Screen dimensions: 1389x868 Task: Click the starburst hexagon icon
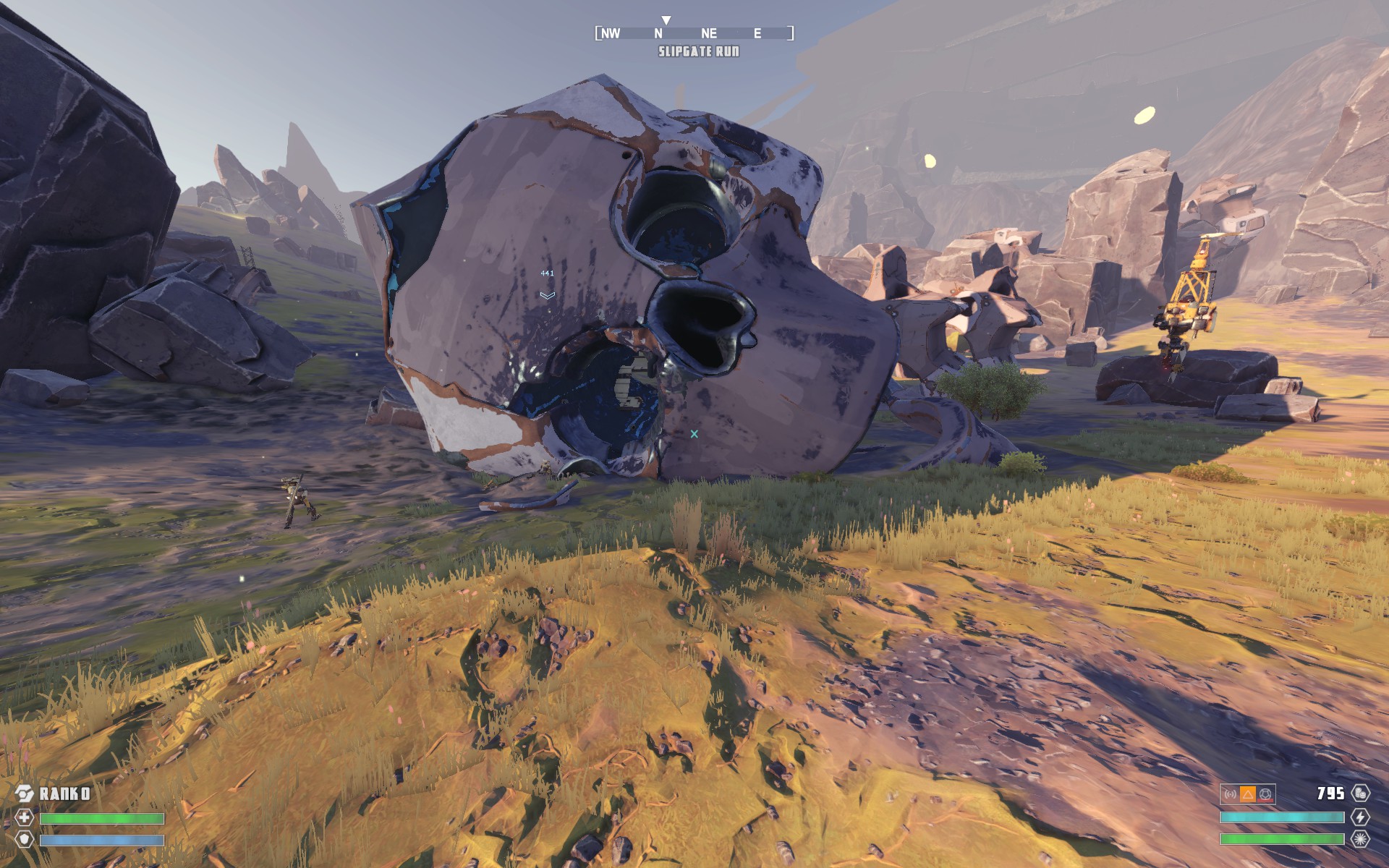tap(1360, 840)
